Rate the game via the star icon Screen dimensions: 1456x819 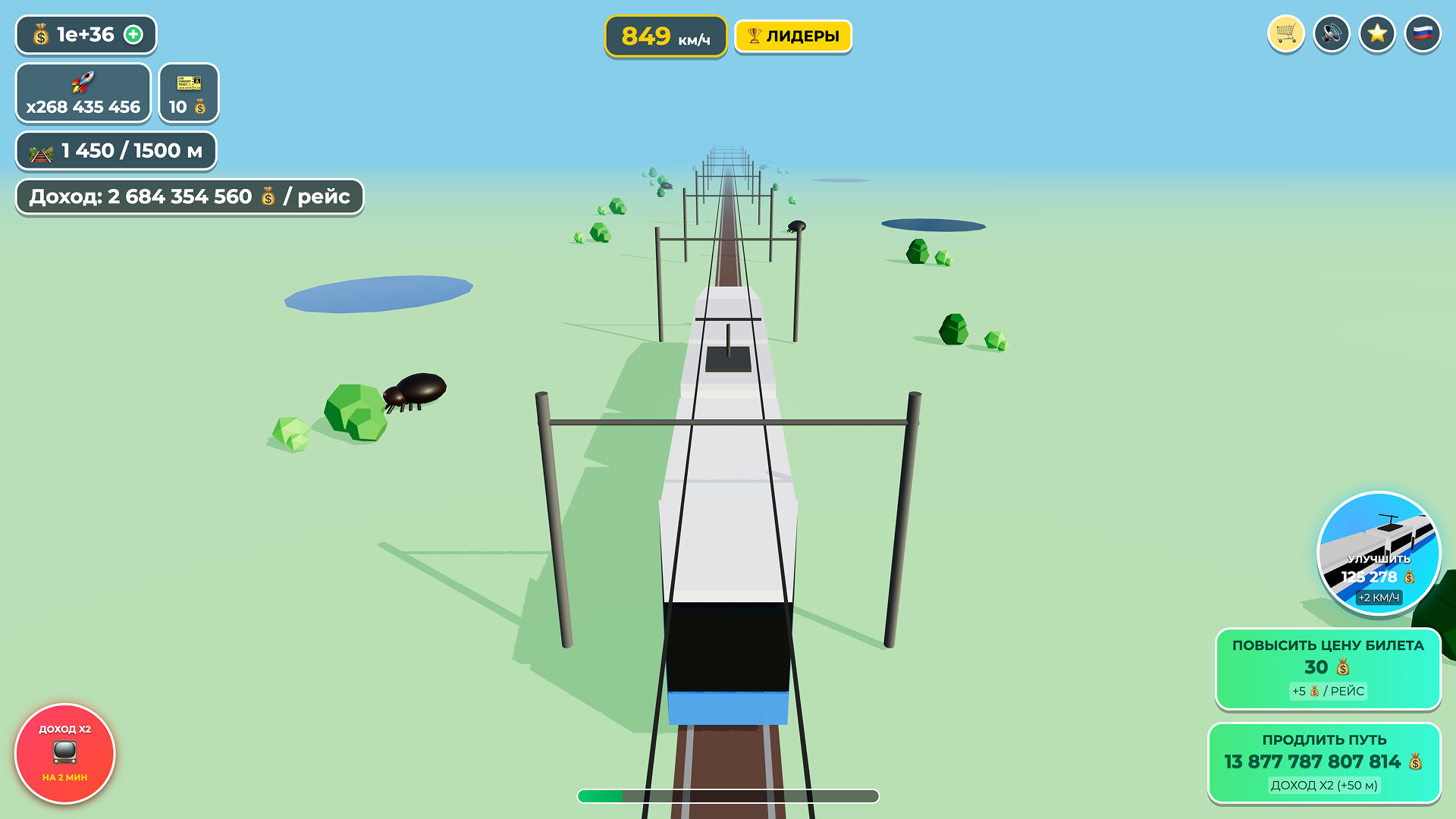1377,33
